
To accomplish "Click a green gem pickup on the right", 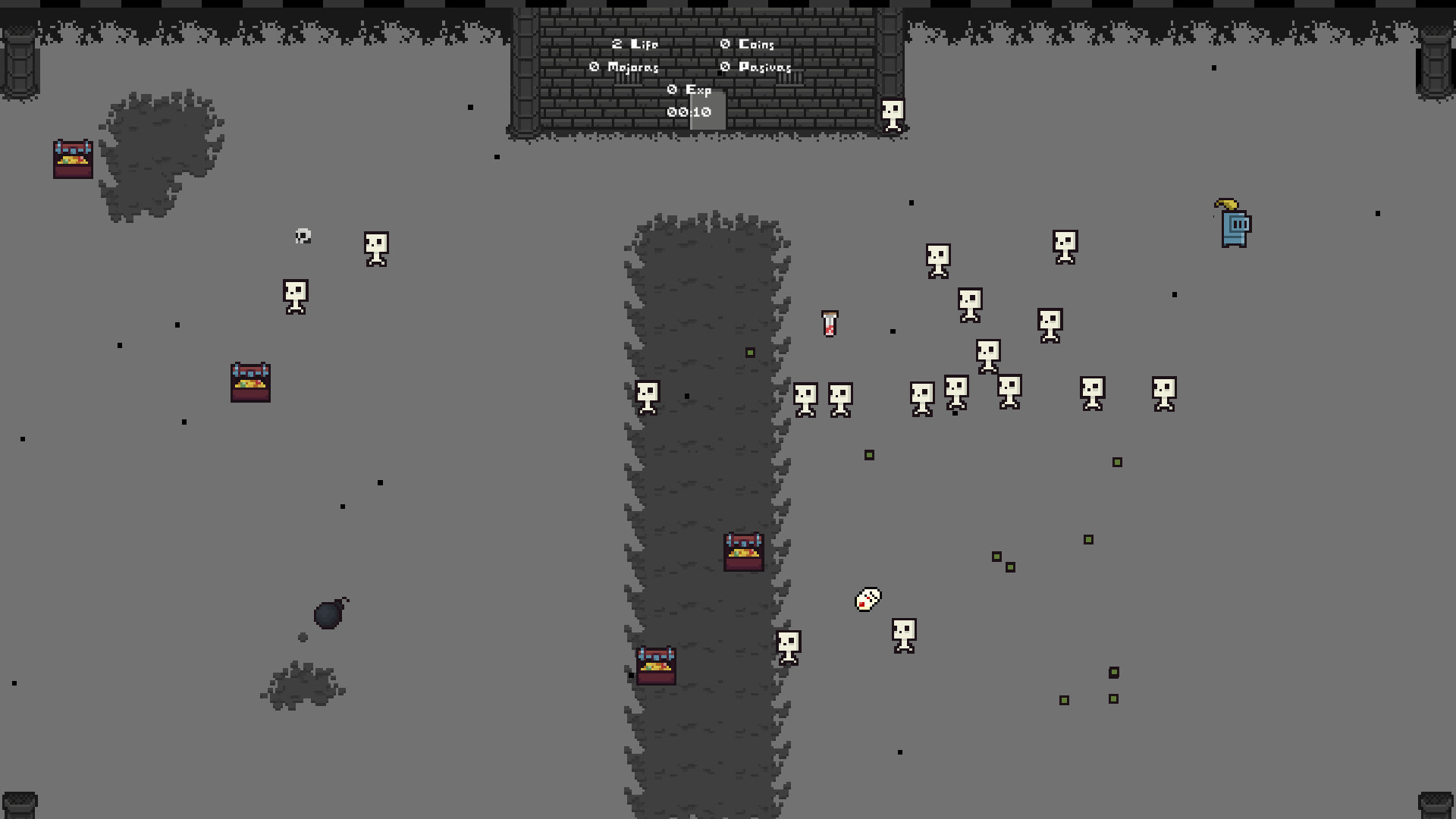I will (1116, 460).
